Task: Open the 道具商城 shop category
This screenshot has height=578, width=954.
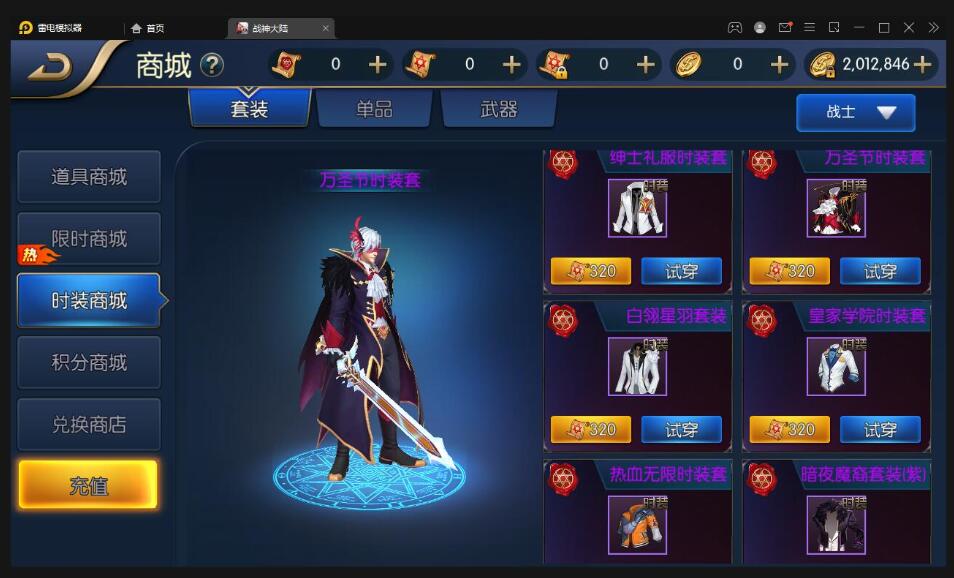Action: pyautogui.click(x=89, y=177)
